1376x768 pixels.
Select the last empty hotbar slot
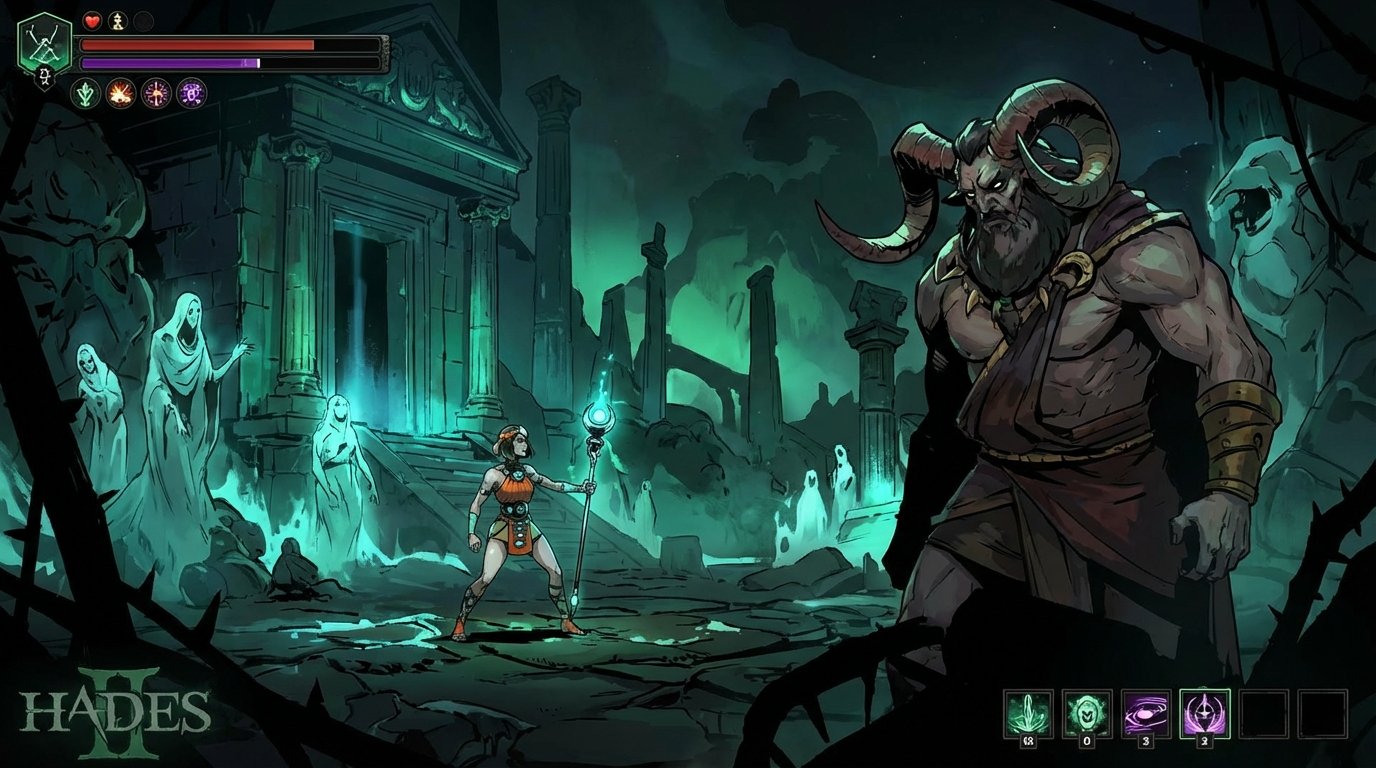pos(1324,712)
